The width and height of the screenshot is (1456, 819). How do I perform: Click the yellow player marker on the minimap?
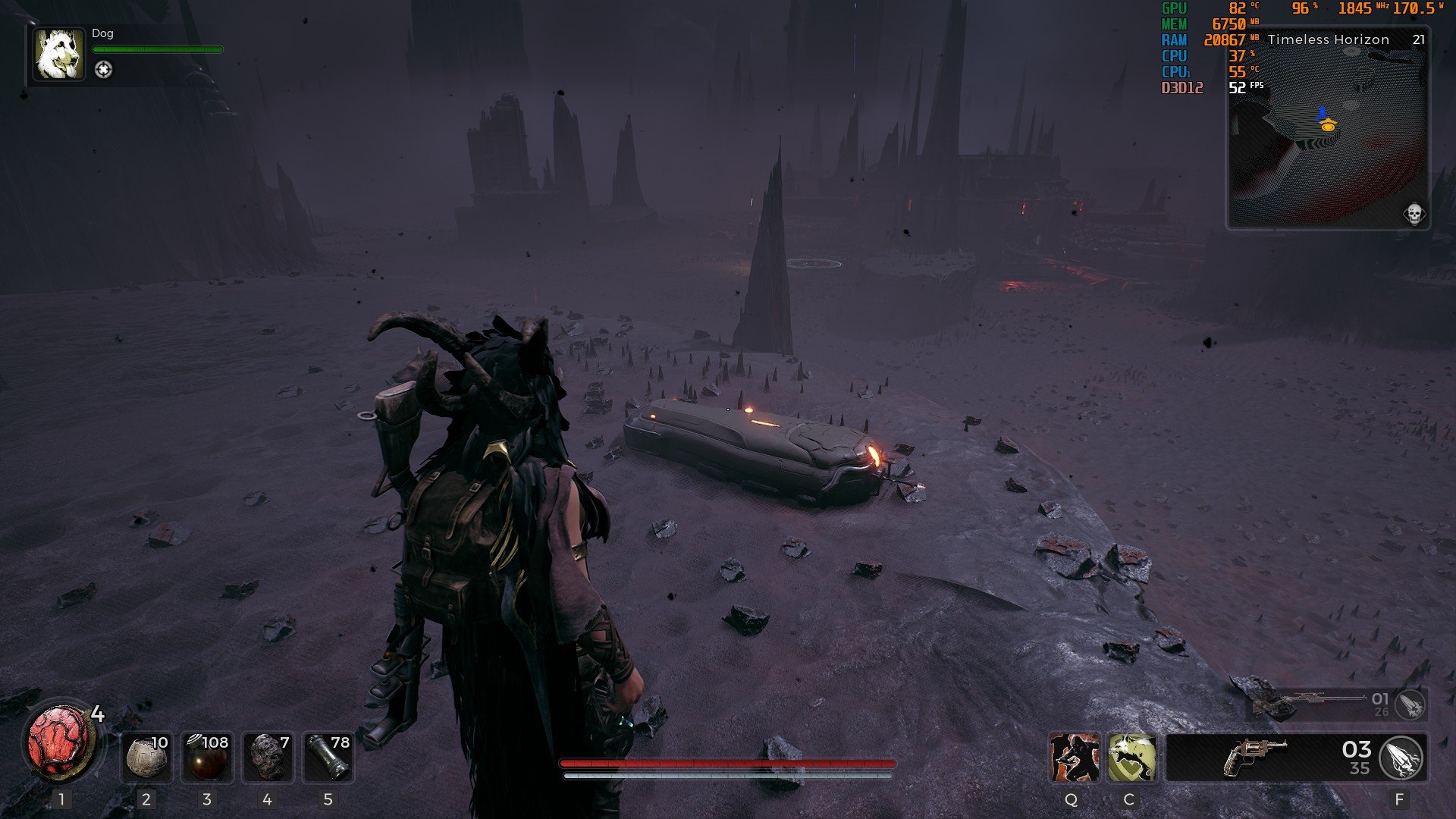pyautogui.click(x=1327, y=126)
